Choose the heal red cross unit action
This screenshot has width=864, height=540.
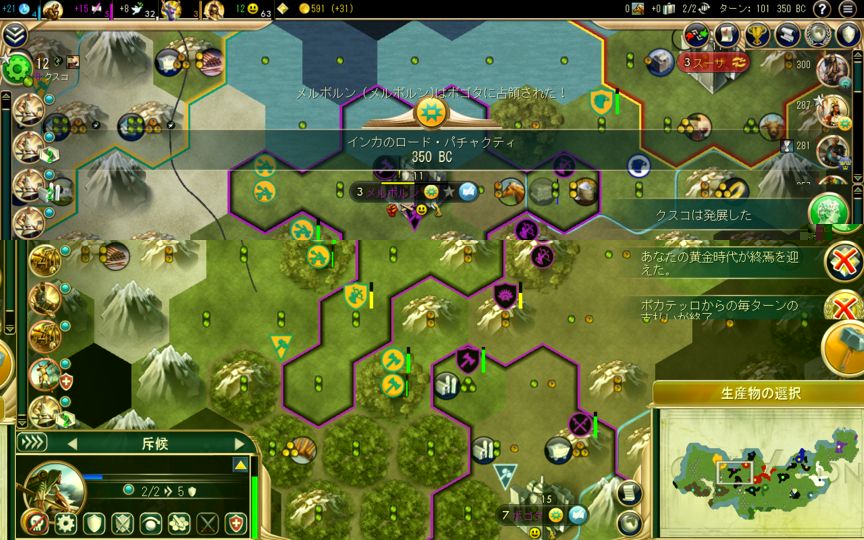coord(235,522)
